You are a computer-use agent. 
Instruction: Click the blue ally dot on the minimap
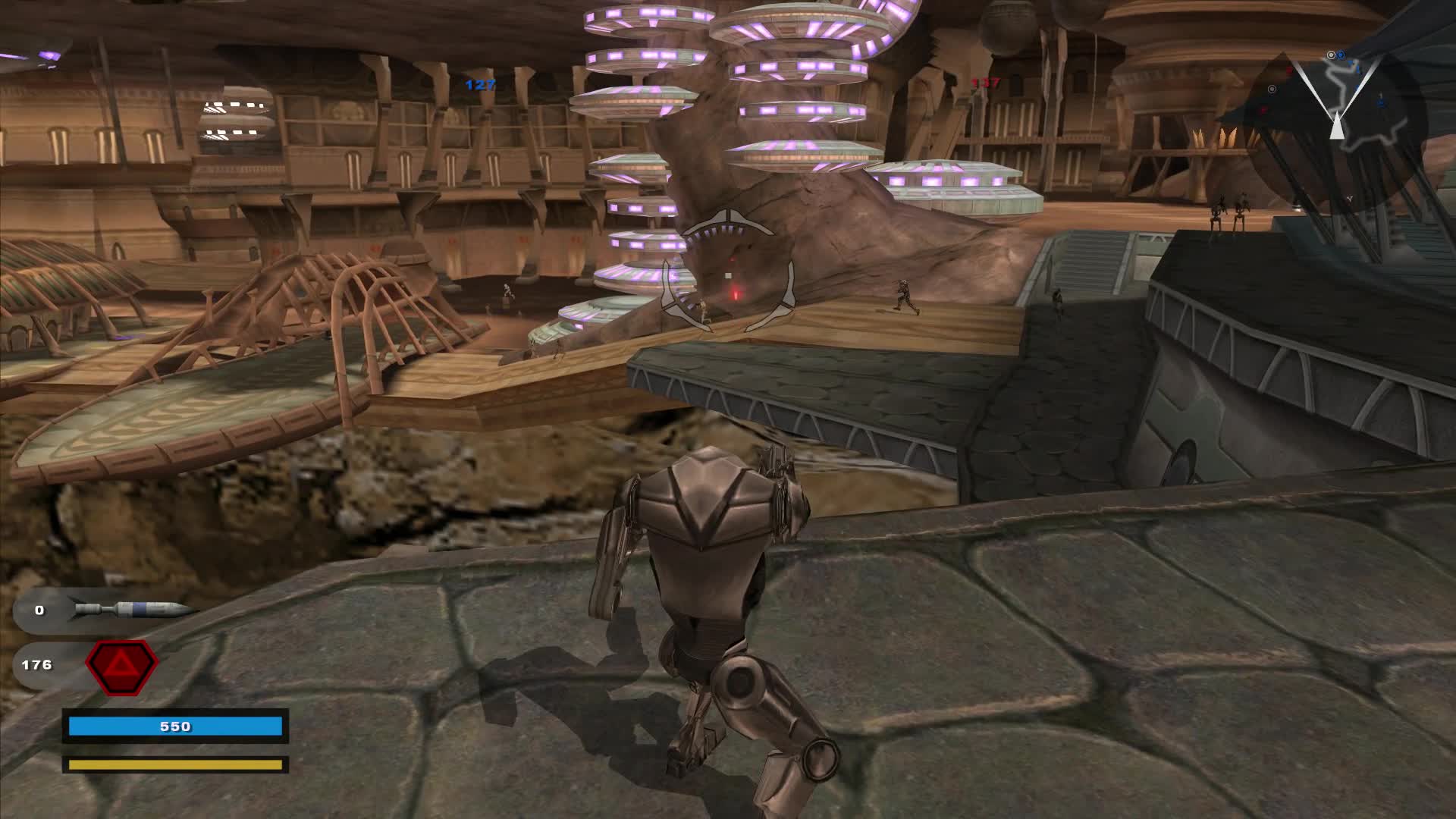pos(1380,103)
